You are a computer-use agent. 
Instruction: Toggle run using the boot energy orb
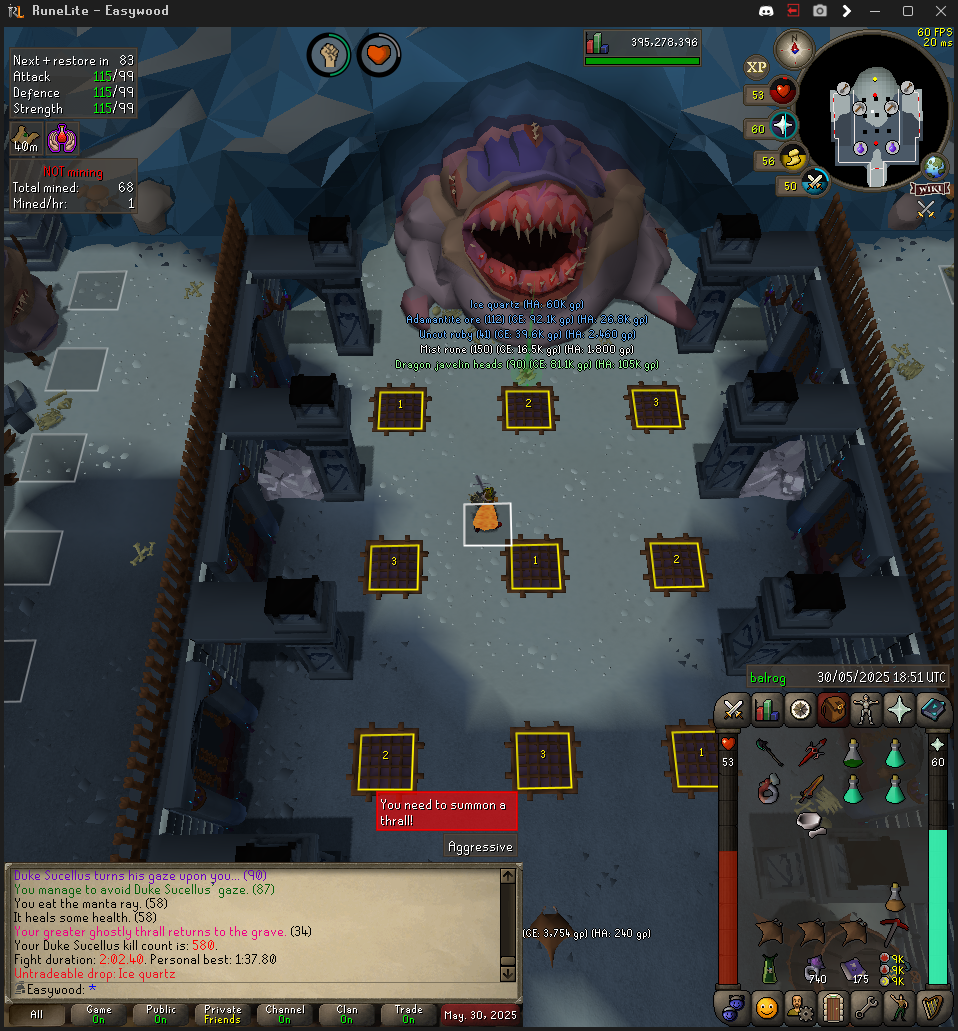[795, 159]
